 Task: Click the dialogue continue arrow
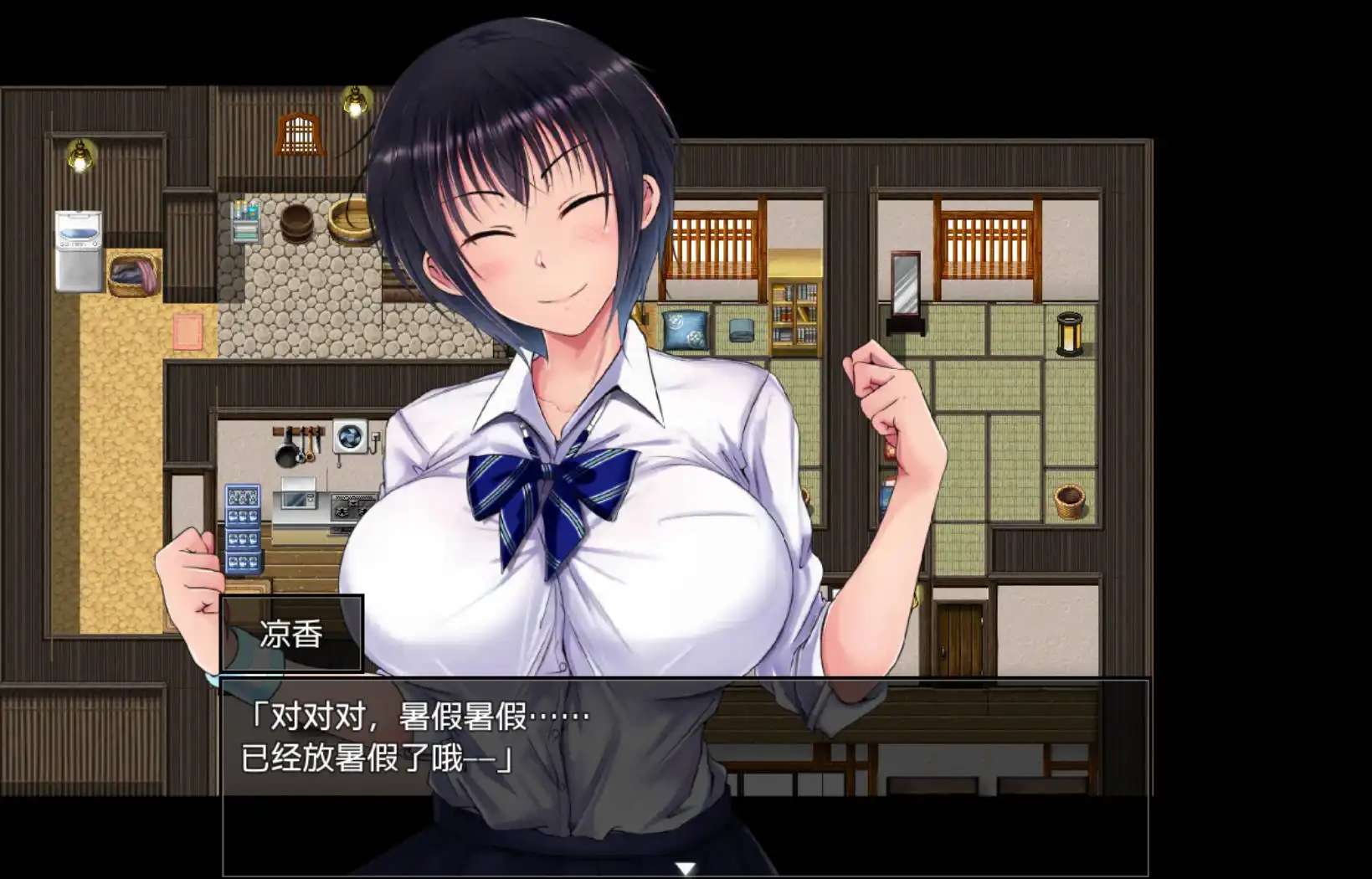coord(686,869)
